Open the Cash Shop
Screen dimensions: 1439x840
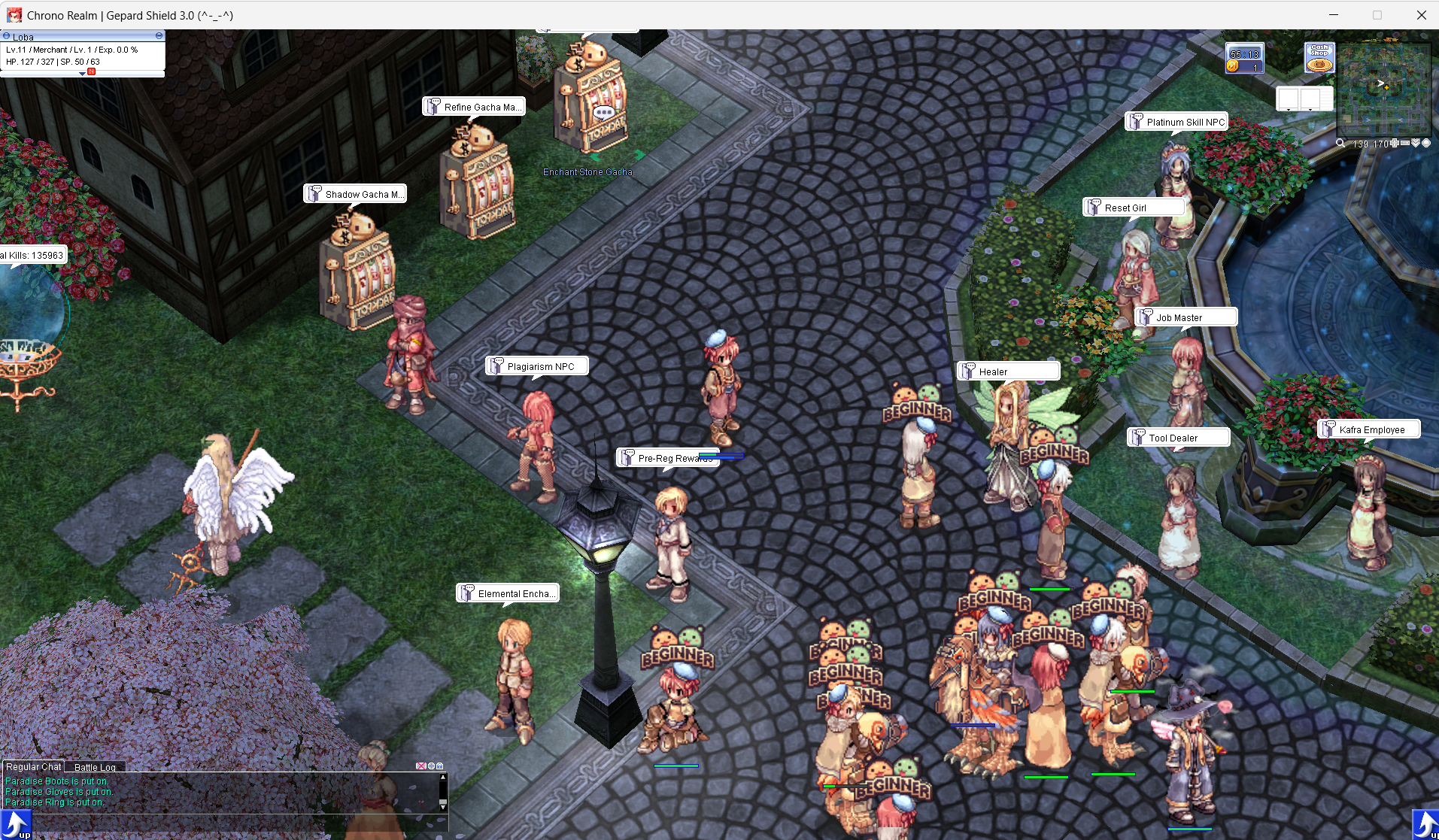(x=1319, y=58)
